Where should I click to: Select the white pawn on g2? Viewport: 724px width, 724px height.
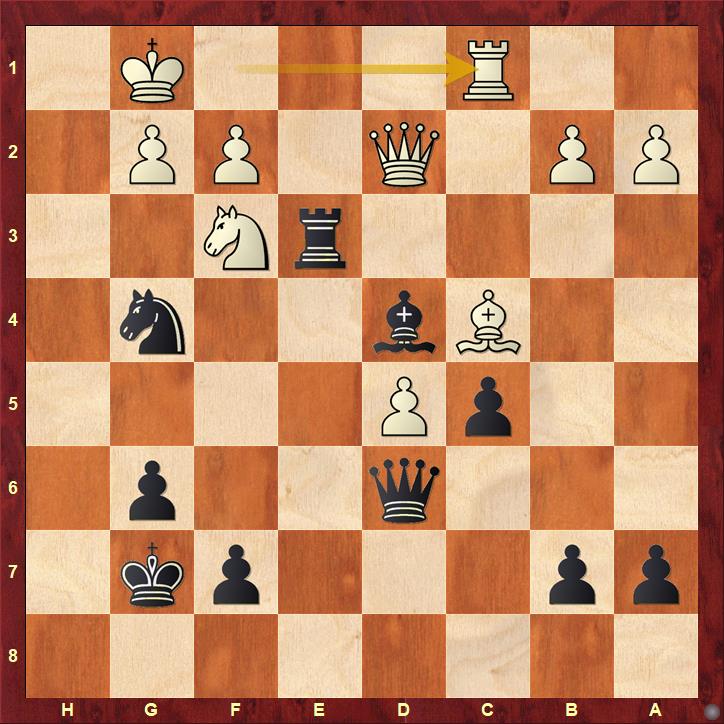tap(152, 154)
